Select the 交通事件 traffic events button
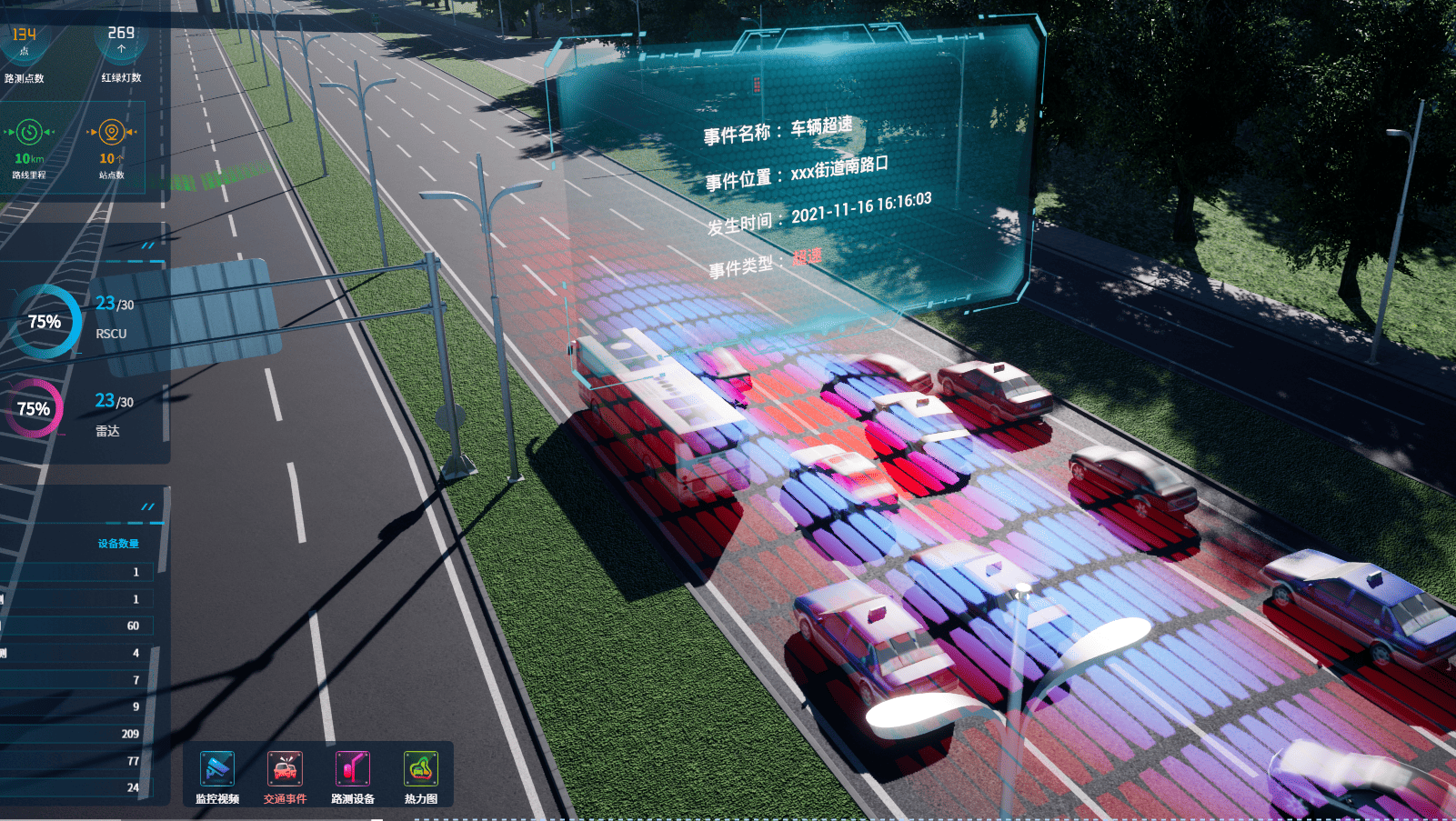The image size is (1456, 821). coord(285,769)
